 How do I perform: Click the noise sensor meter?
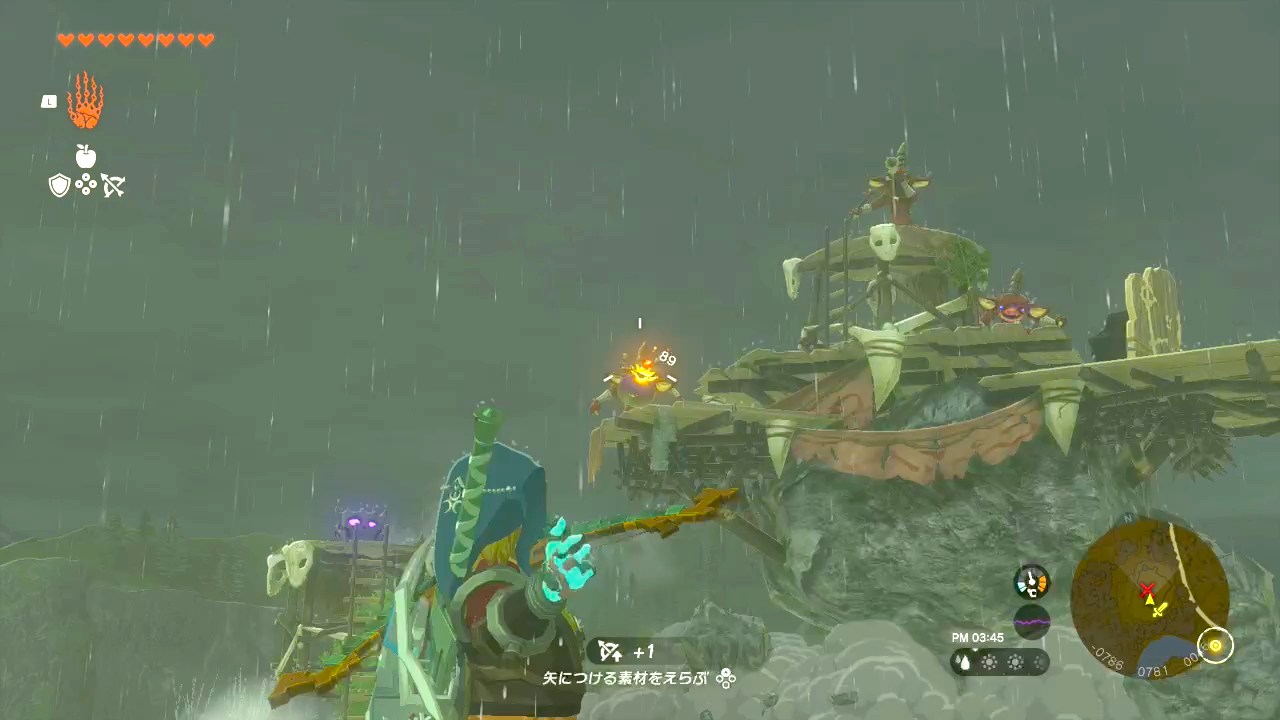pos(1032,621)
